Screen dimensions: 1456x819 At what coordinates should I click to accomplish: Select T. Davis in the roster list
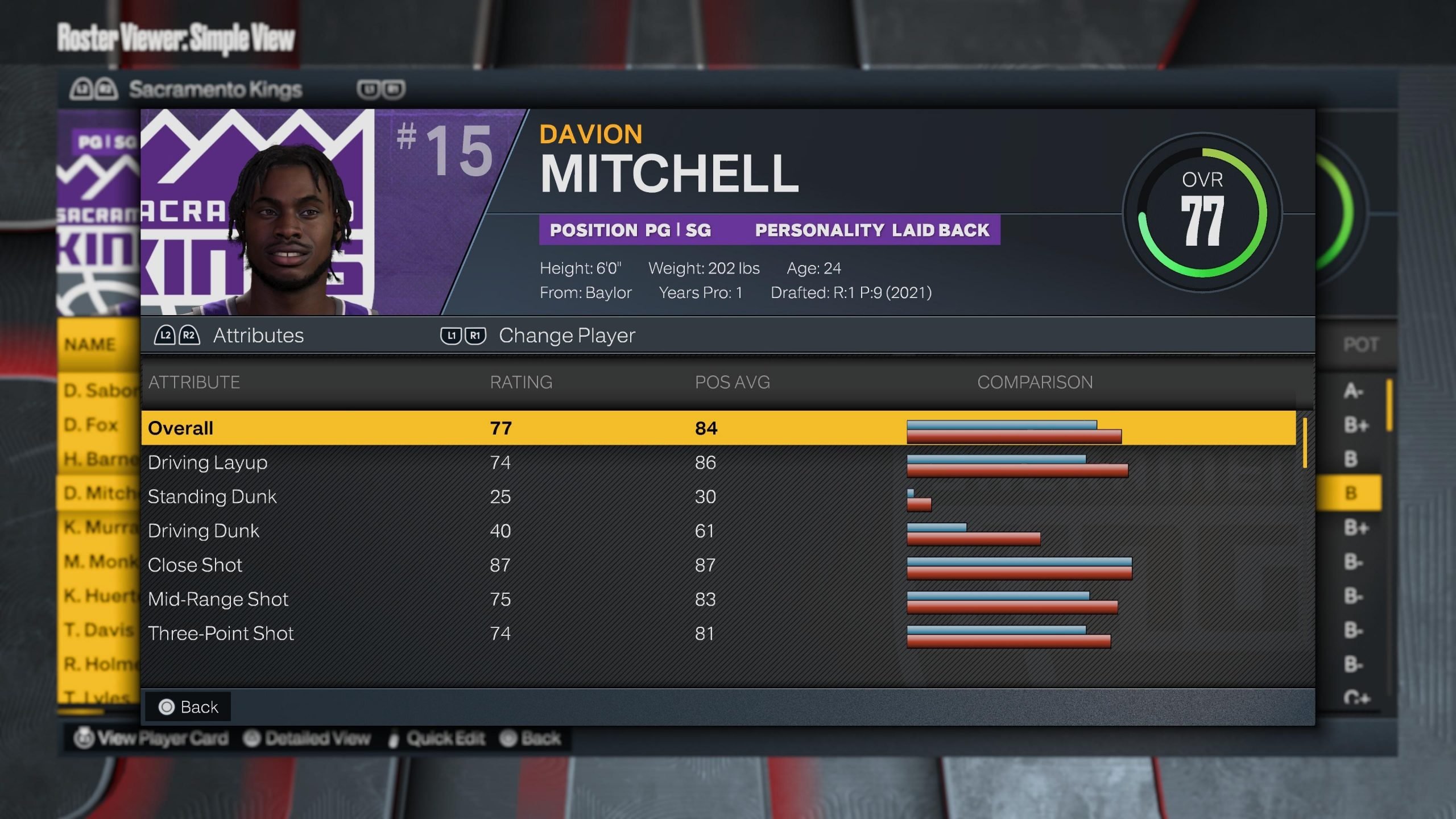(99, 630)
